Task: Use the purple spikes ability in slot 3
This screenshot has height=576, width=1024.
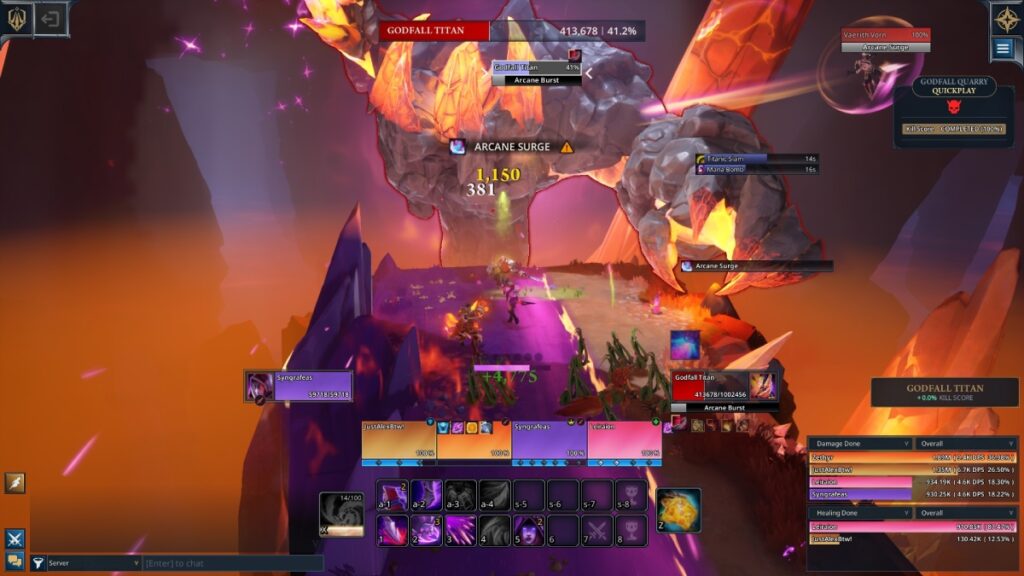Action: [460, 529]
